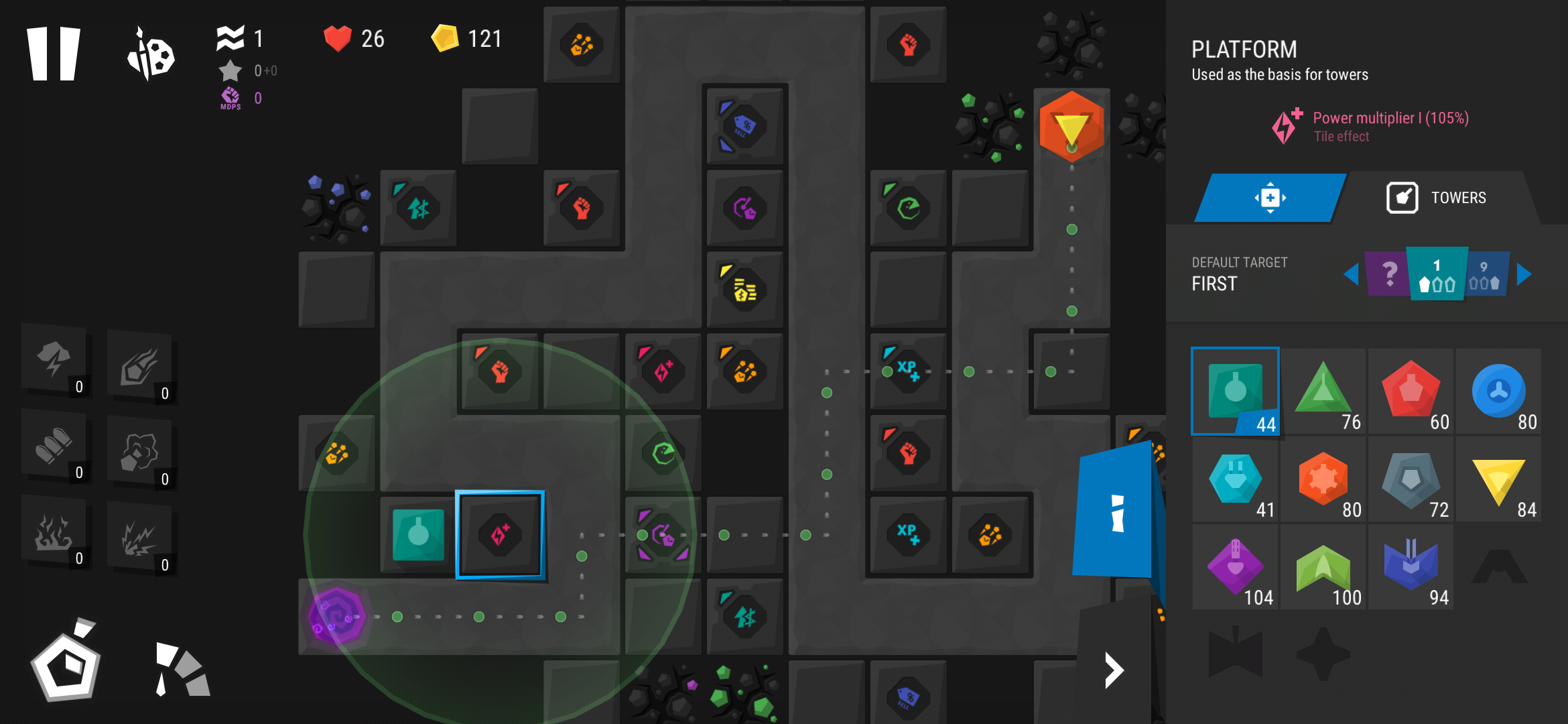Select the blue move-arrows tab
This screenshot has height=724, width=1568.
coord(1270,198)
